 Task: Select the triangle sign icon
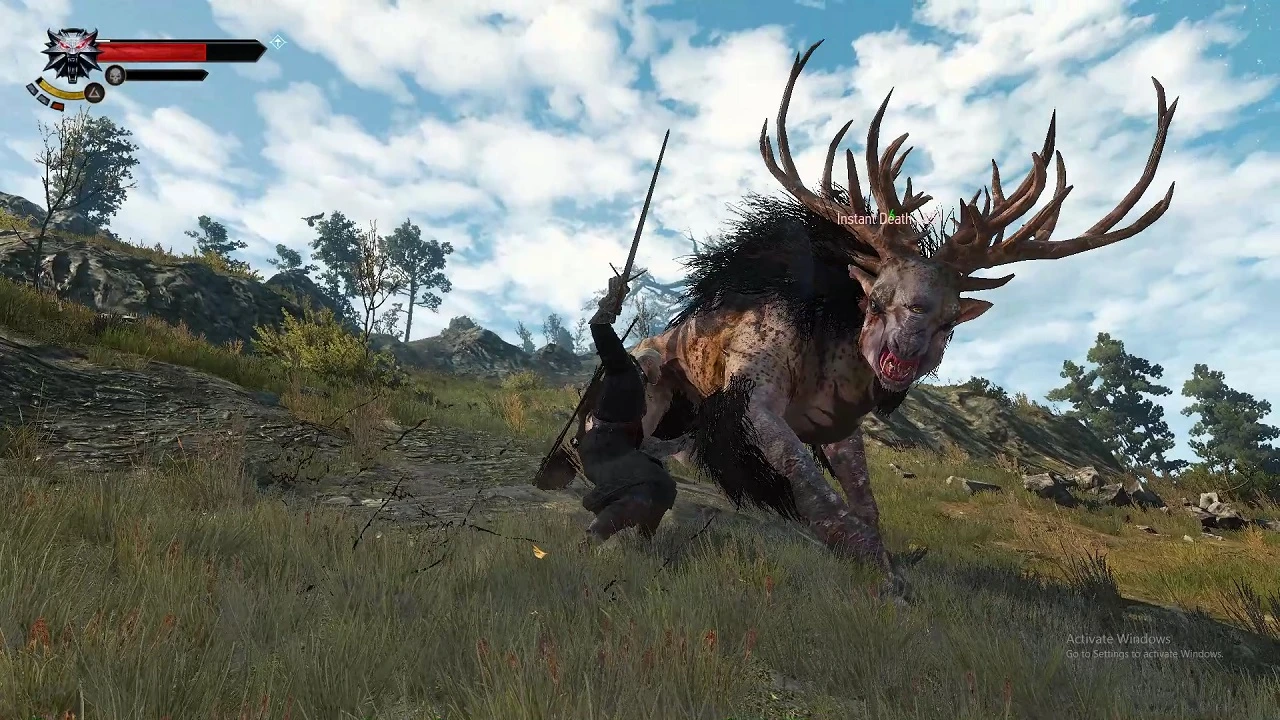94,93
